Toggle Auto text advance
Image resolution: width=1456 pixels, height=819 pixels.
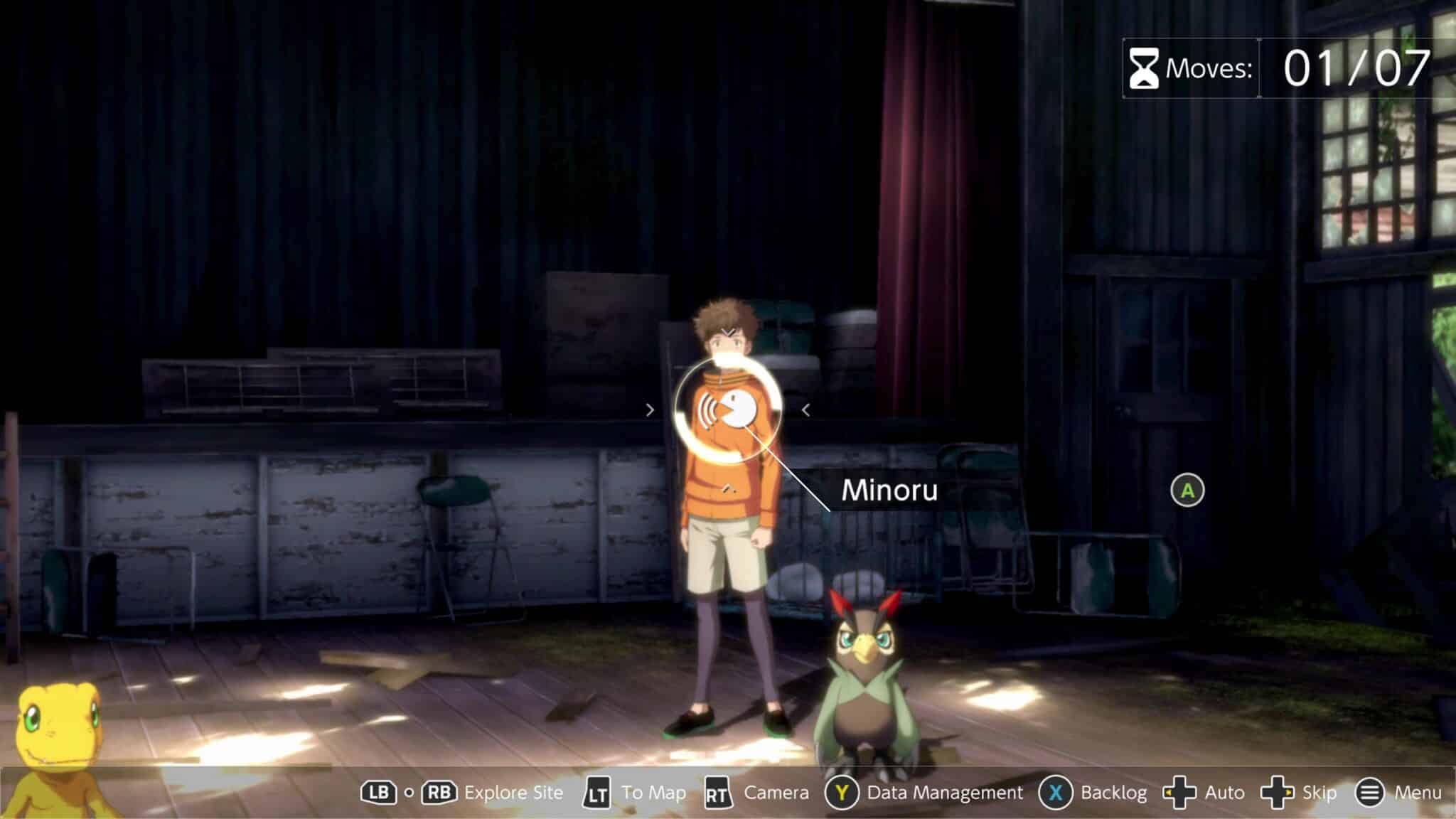(1224, 793)
